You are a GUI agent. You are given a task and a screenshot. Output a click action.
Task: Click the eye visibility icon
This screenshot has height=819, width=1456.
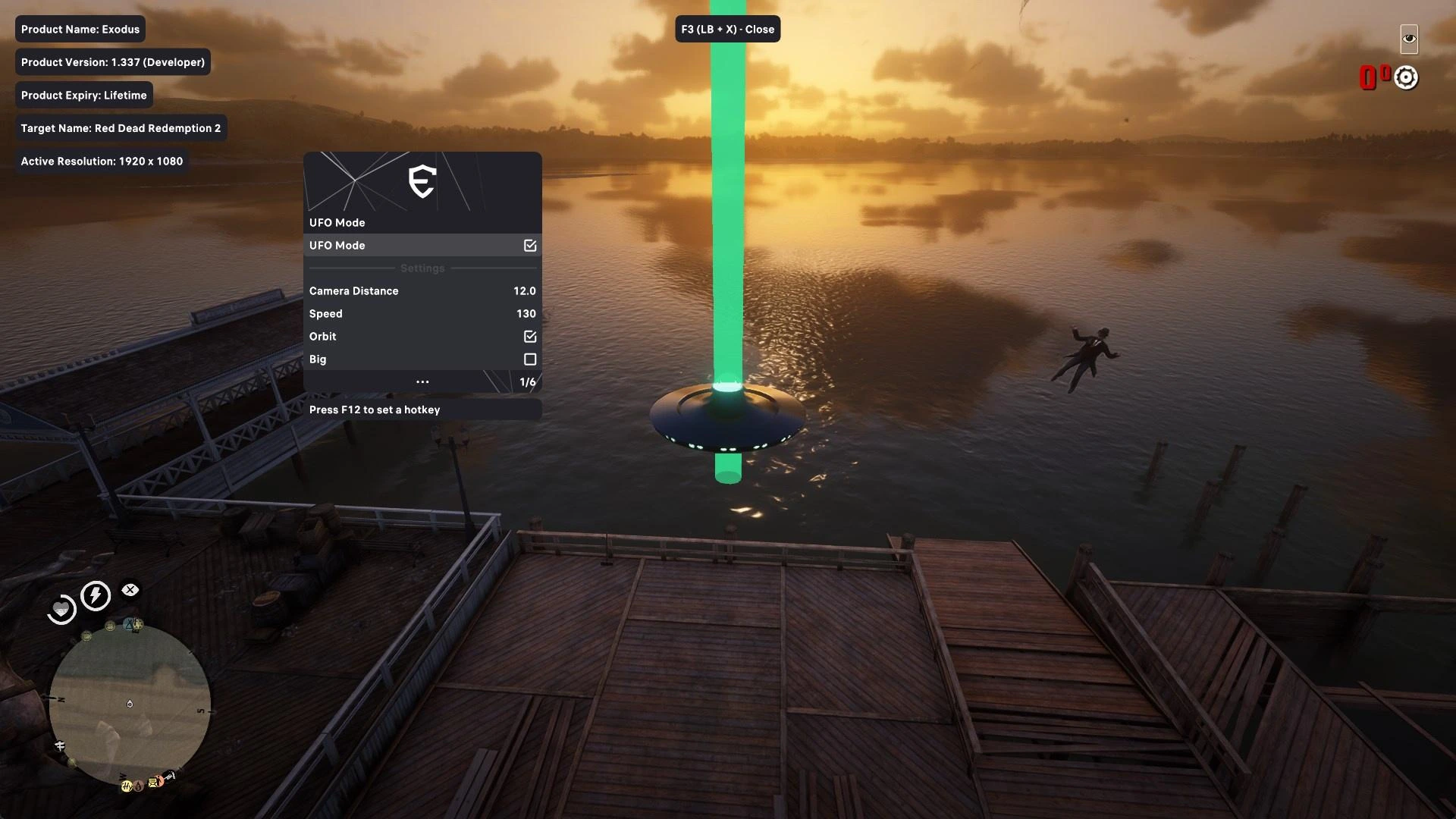click(1409, 39)
